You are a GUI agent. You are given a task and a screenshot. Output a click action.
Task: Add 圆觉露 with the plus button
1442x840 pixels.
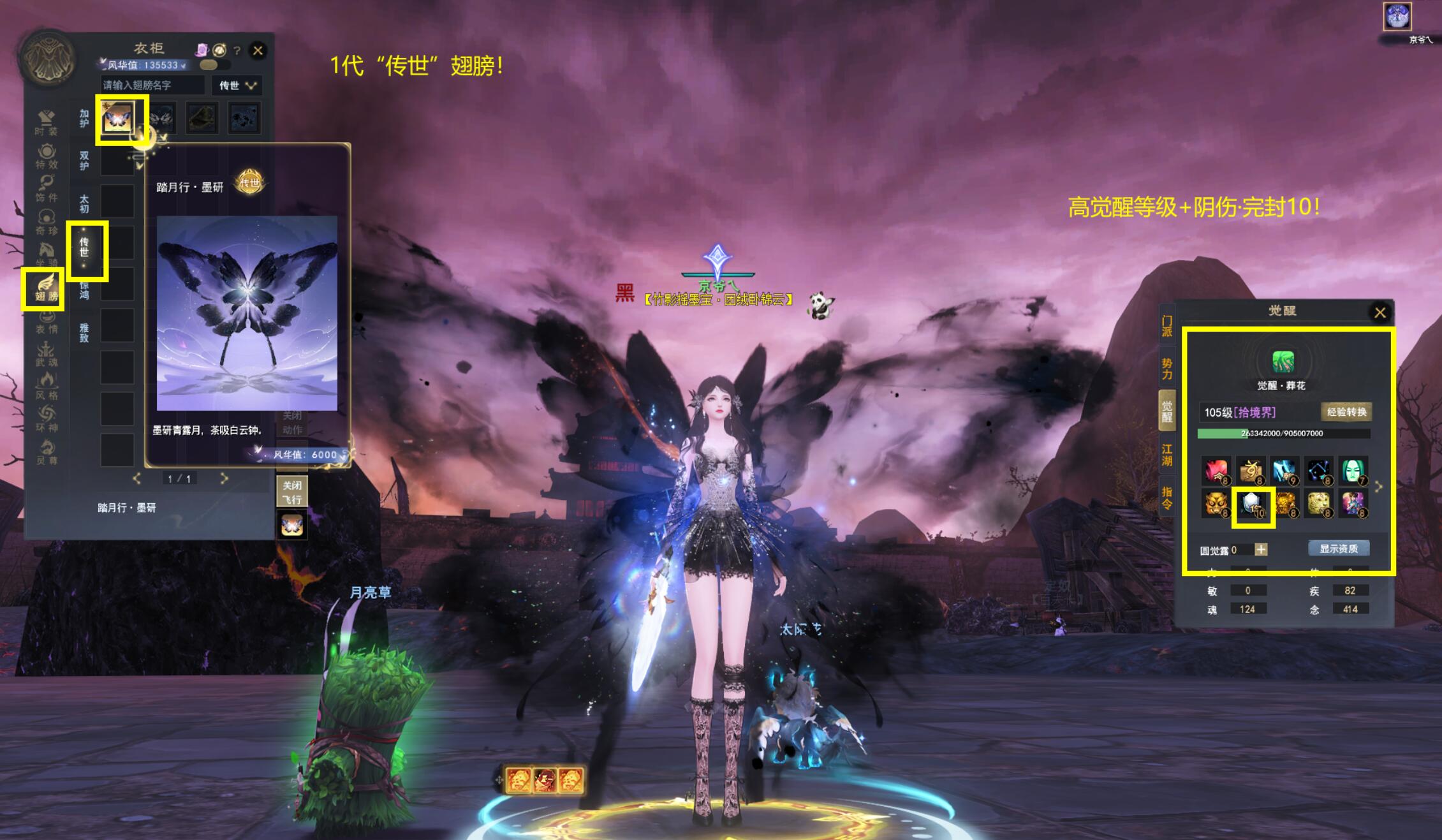(x=1261, y=549)
